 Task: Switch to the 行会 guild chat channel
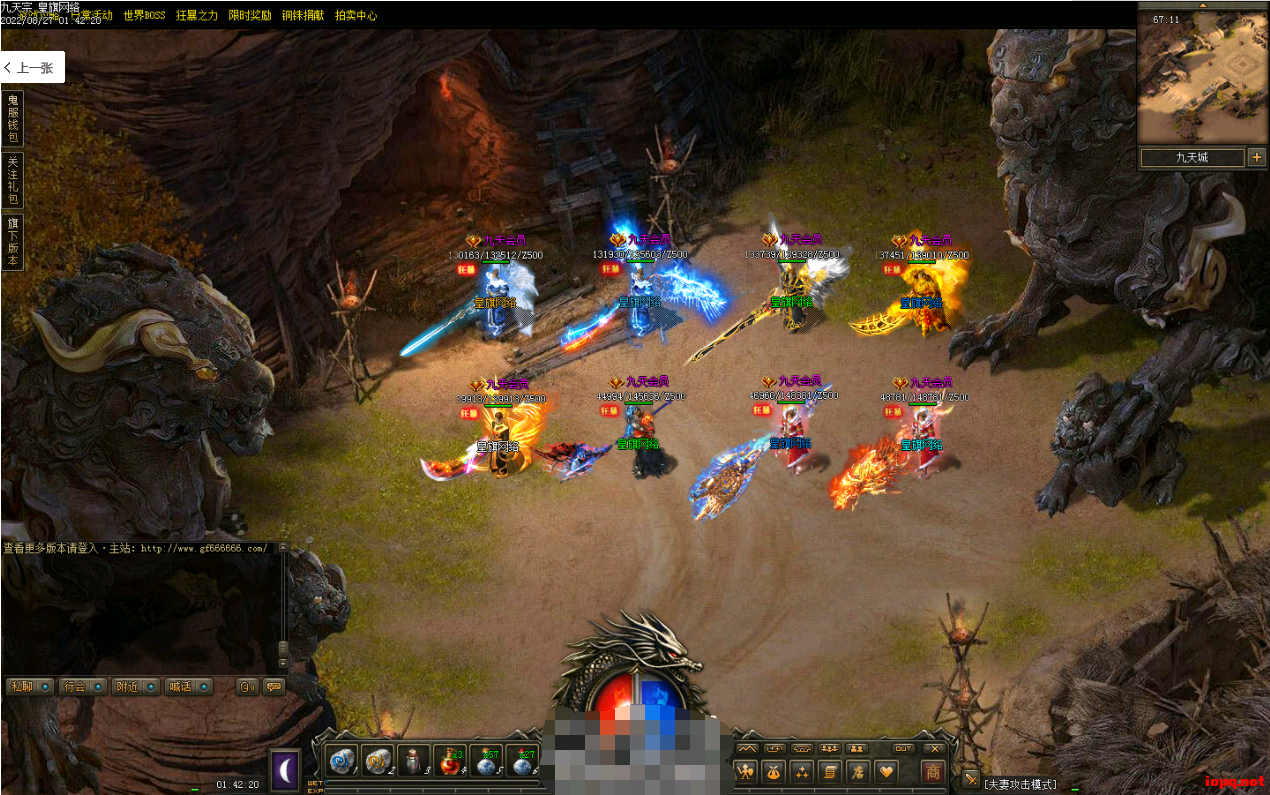pyautogui.click(x=82, y=687)
